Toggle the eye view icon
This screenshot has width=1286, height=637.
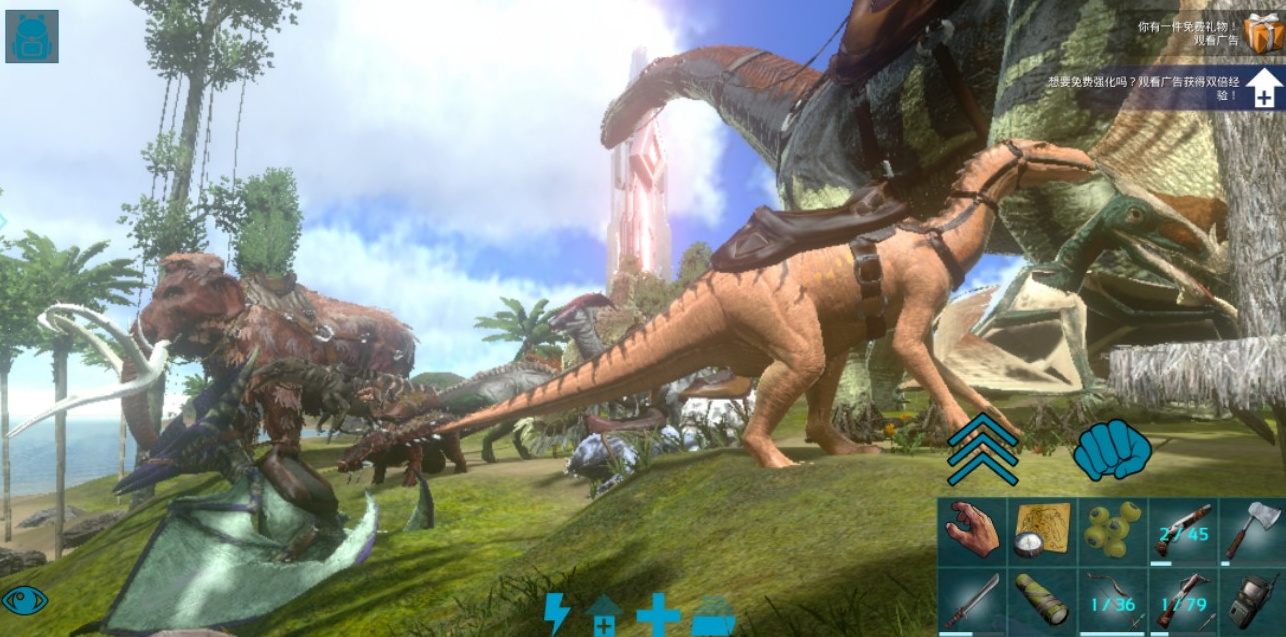point(25,600)
